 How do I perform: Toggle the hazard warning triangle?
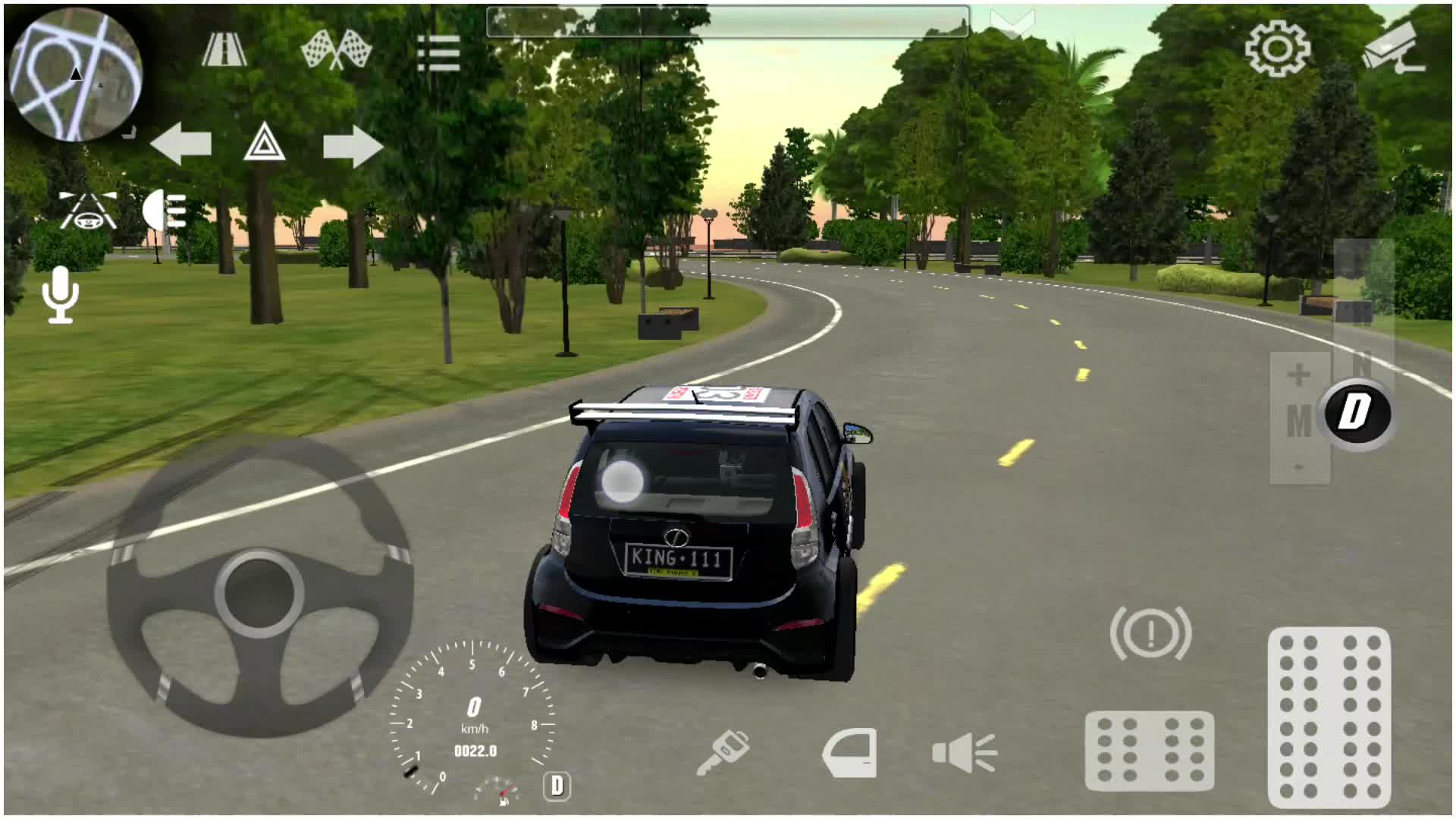click(x=264, y=143)
